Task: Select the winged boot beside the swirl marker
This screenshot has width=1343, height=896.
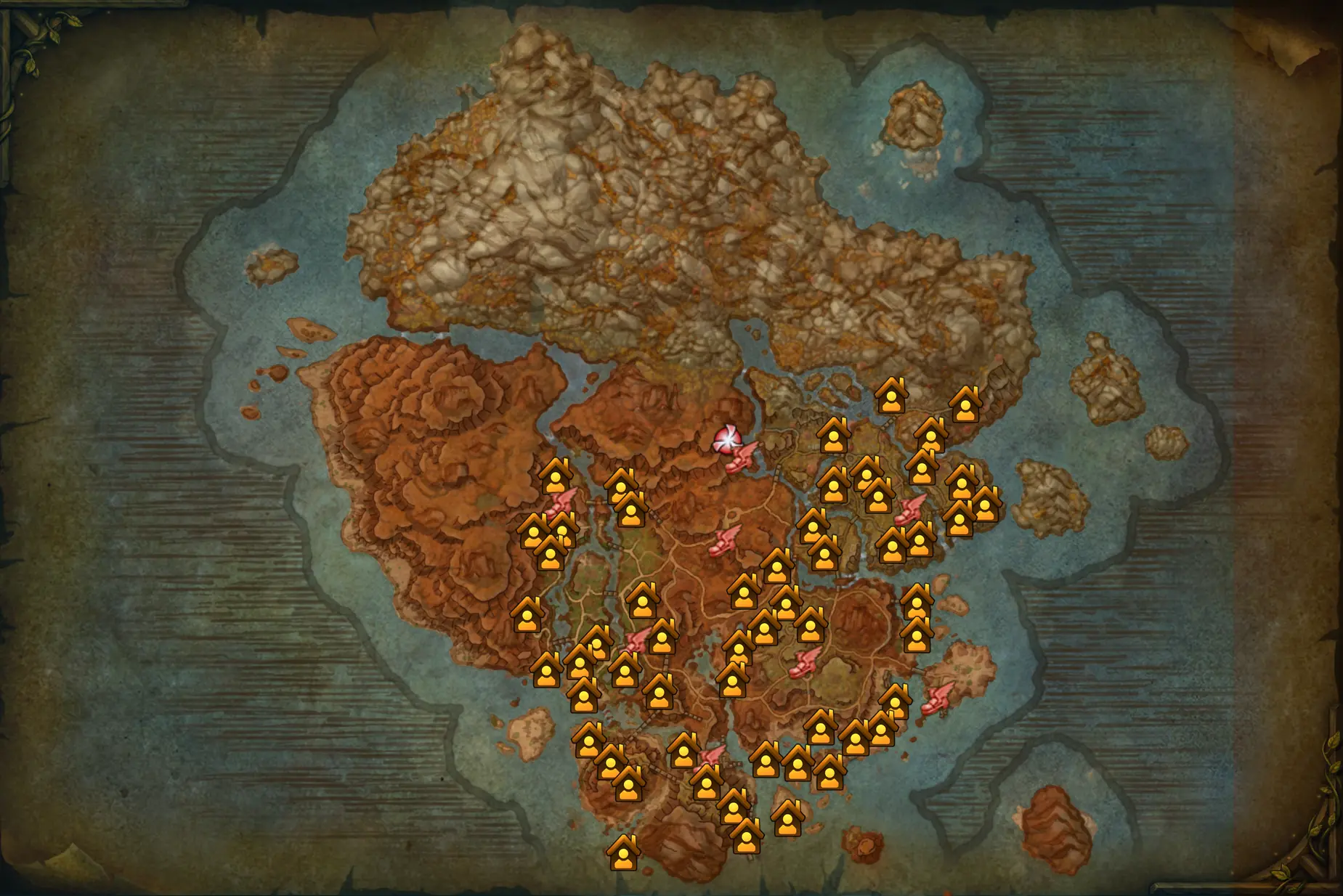Action: (740, 457)
